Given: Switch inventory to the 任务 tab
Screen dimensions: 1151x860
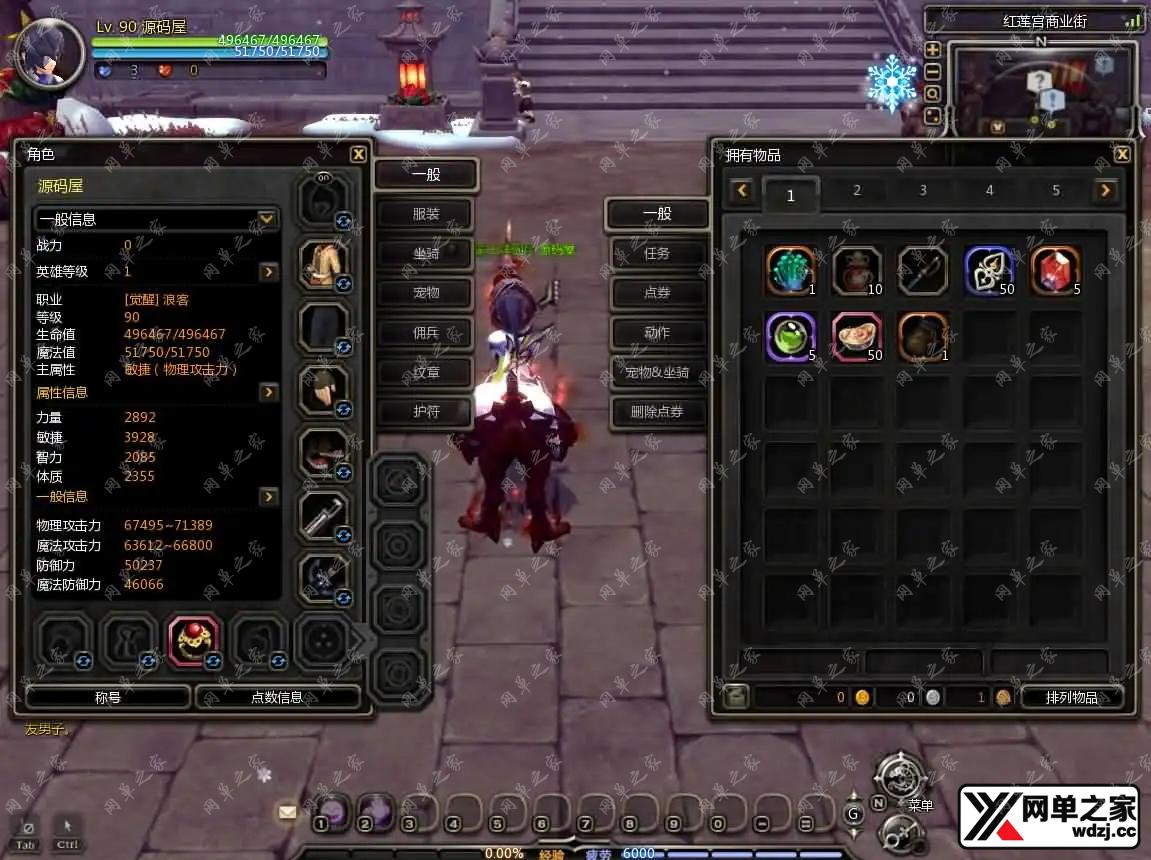Looking at the screenshot, I should click(657, 254).
